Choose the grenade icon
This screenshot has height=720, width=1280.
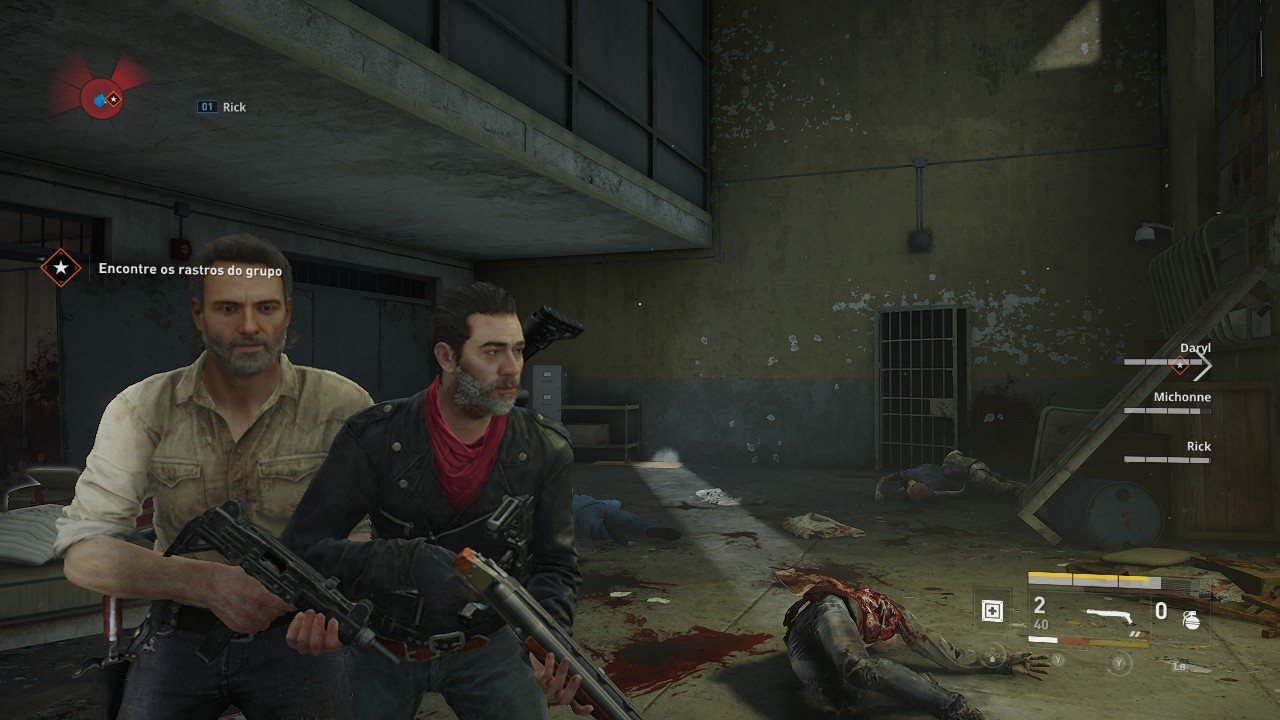coord(1191,620)
